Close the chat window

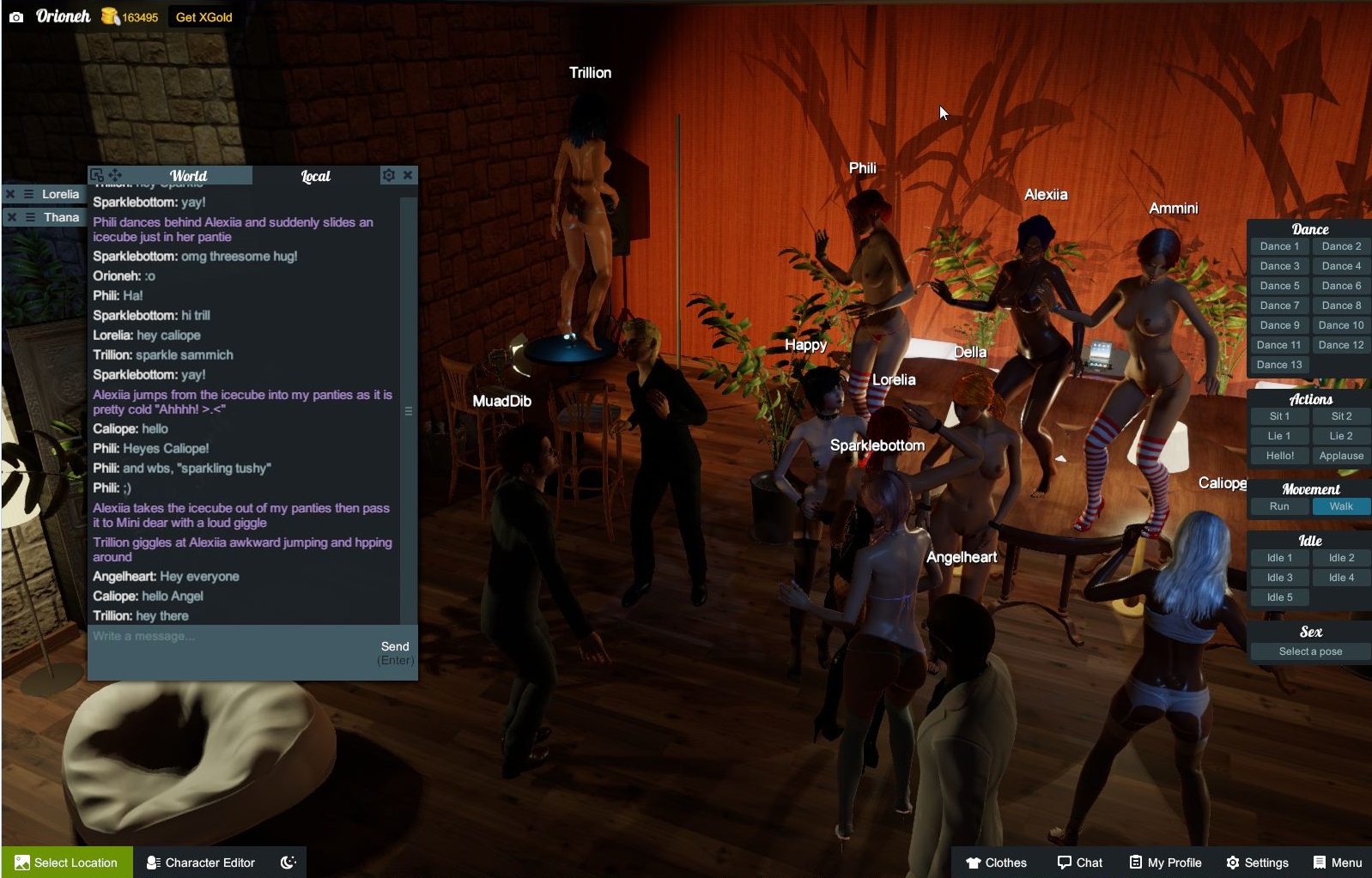pyautogui.click(x=408, y=175)
